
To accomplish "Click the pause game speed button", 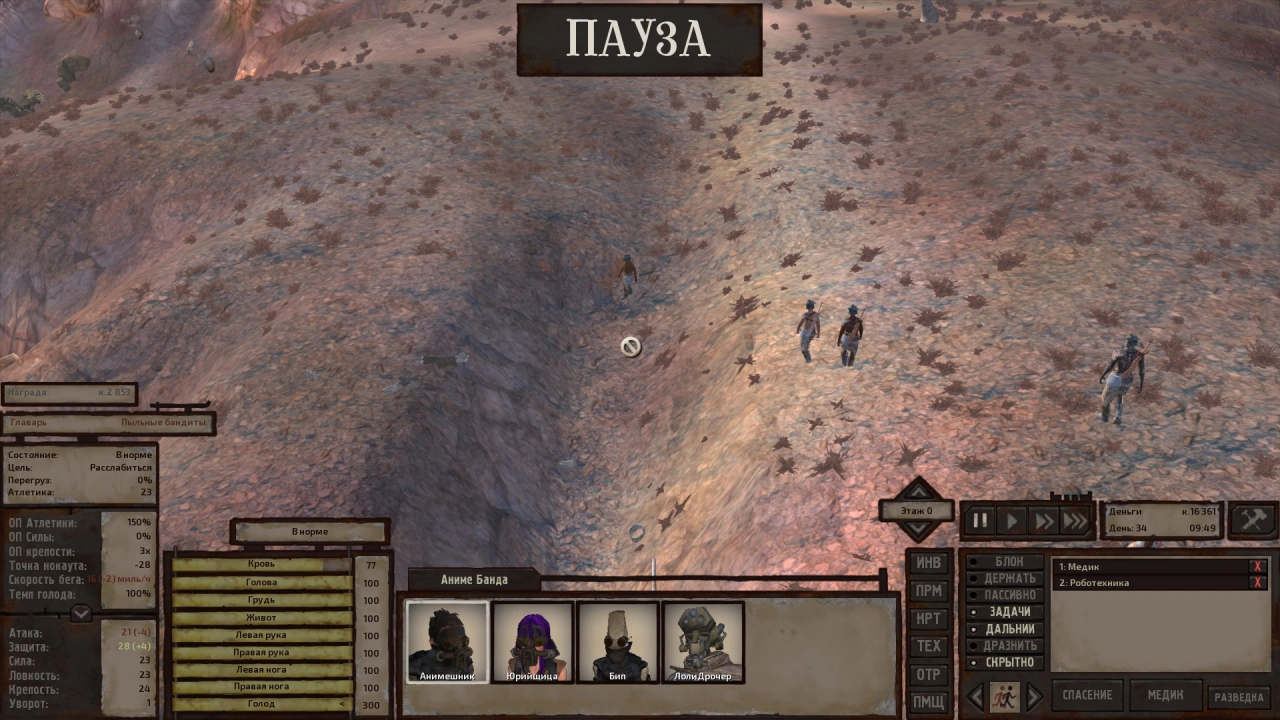I will click(x=980, y=520).
